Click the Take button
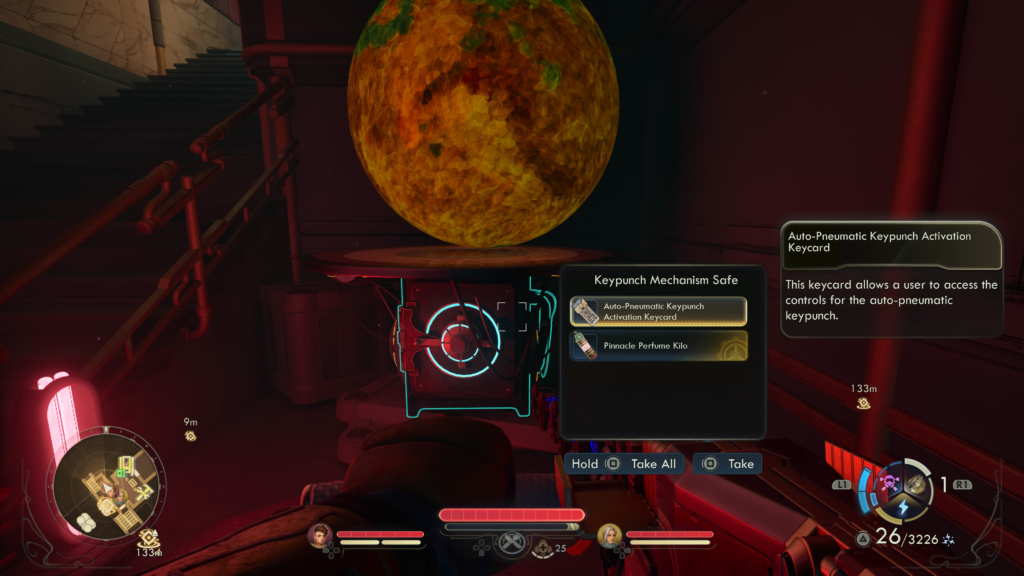This screenshot has height=576, width=1024. (728, 464)
